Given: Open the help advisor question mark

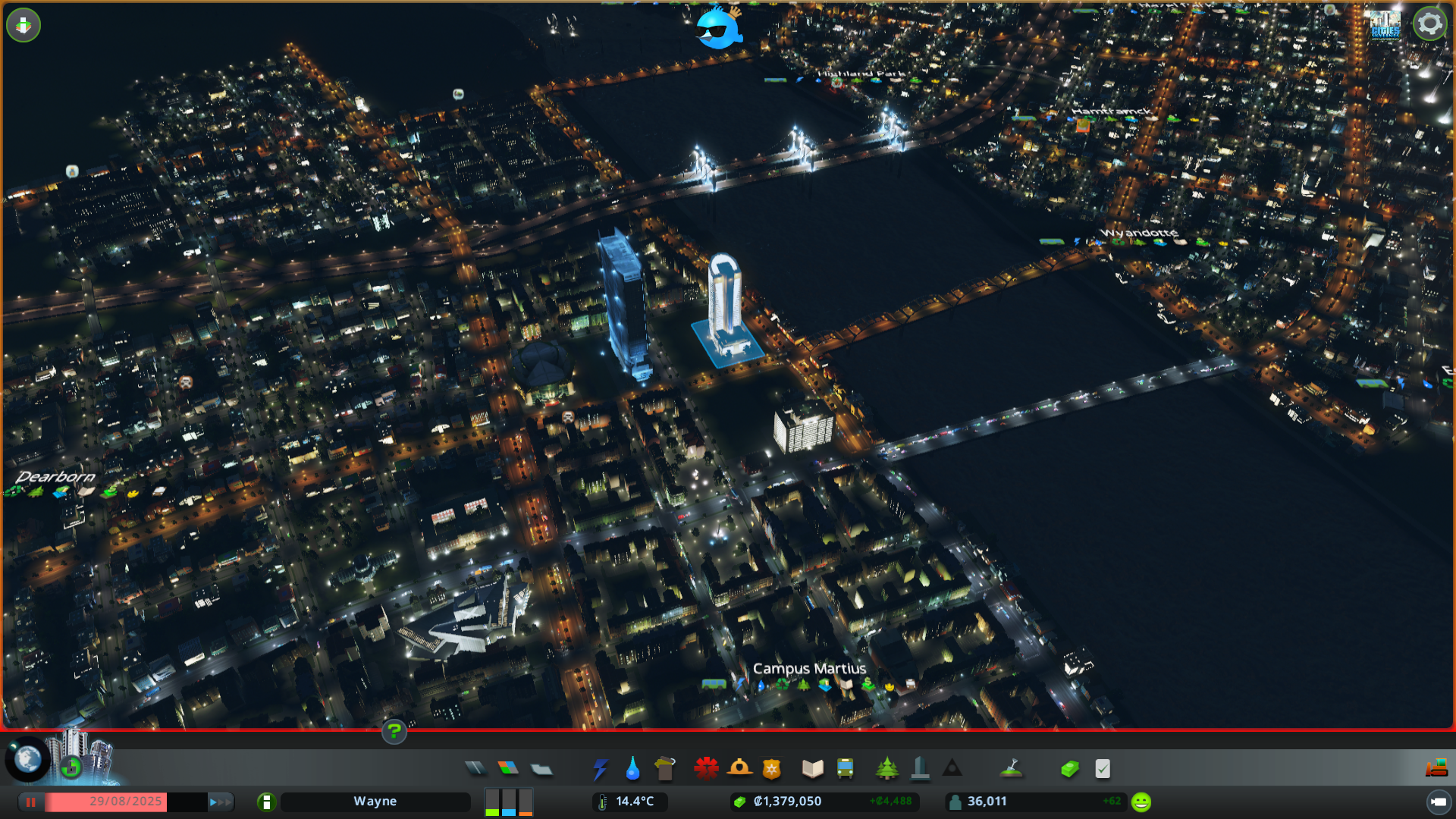Looking at the screenshot, I should [394, 733].
